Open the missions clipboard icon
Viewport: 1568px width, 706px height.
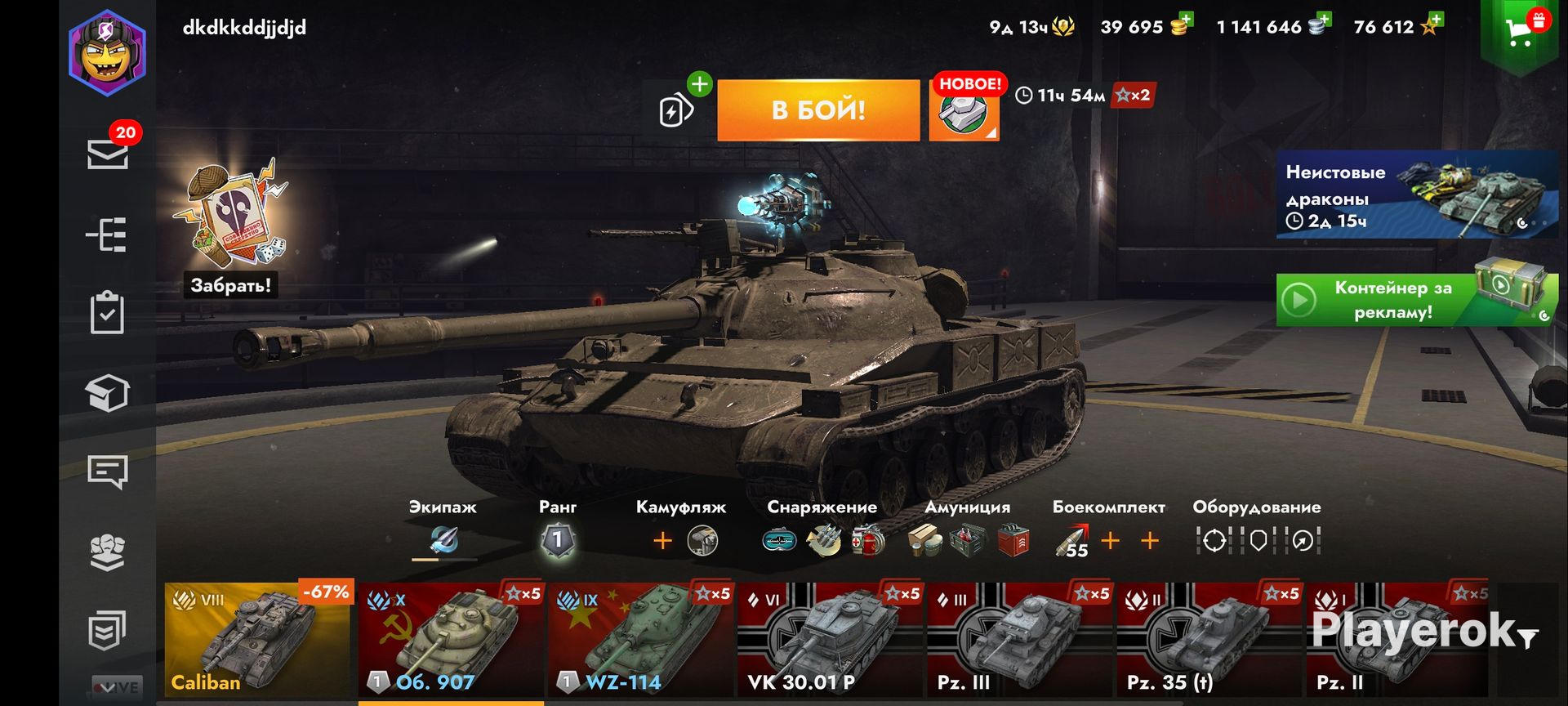point(107,313)
